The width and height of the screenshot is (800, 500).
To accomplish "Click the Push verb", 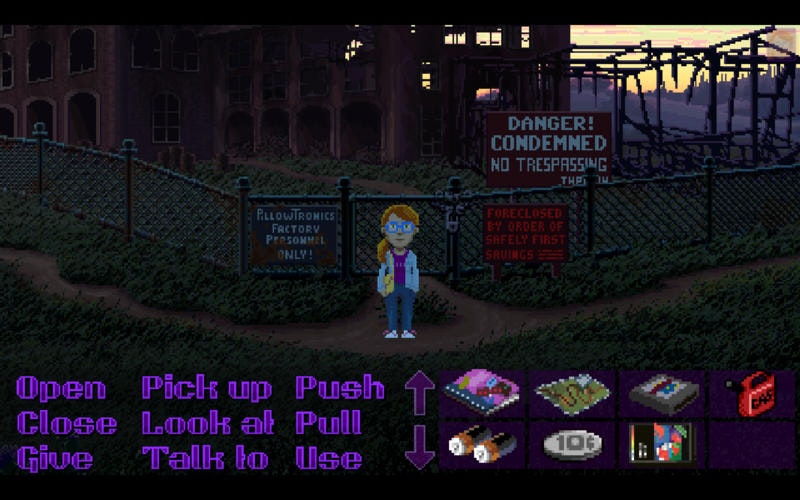I will (x=340, y=388).
